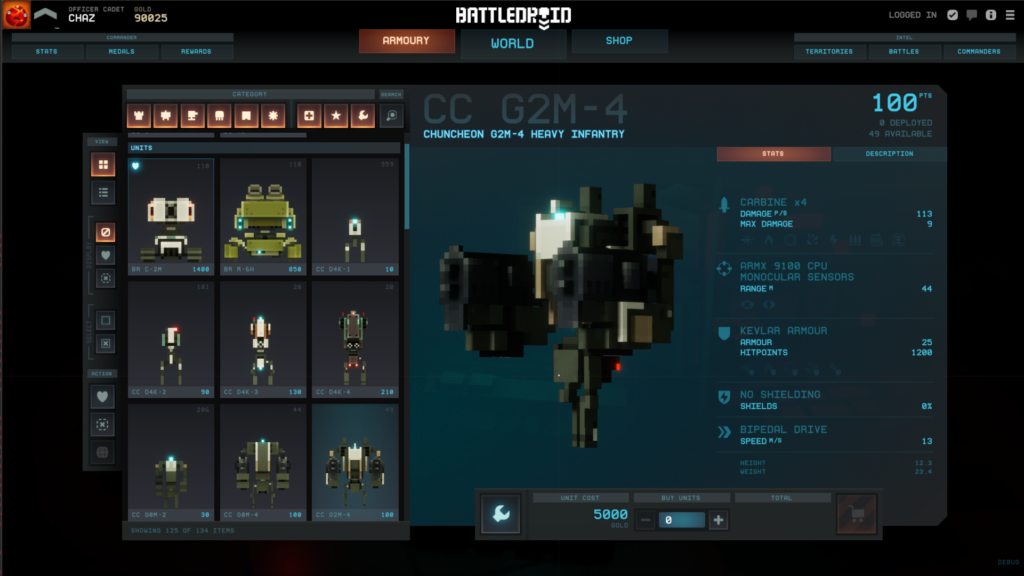Decrease buy units with minus button
1024x576 pixels.
click(646, 520)
